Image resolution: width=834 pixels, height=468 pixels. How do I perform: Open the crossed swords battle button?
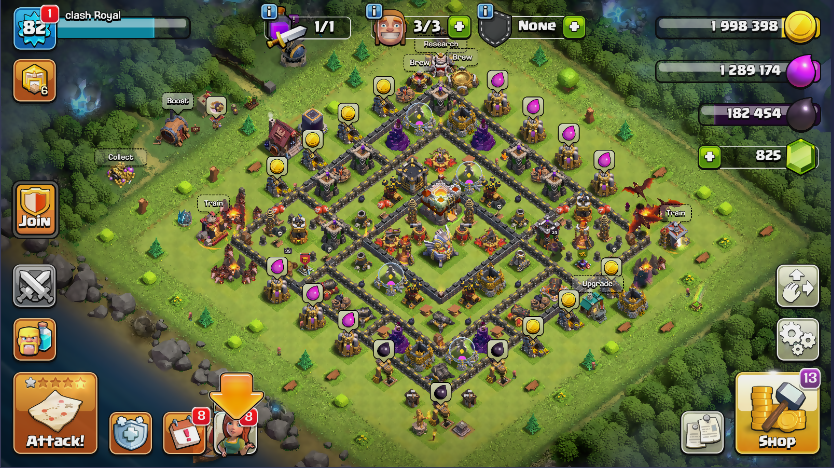[34, 286]
